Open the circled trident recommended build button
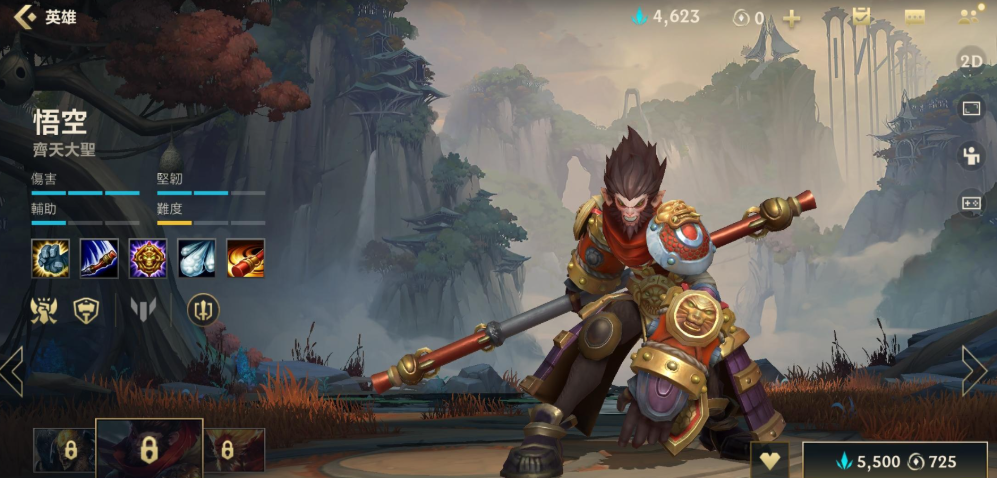Viewport: 997px width, 478px height. pos(202,310)
